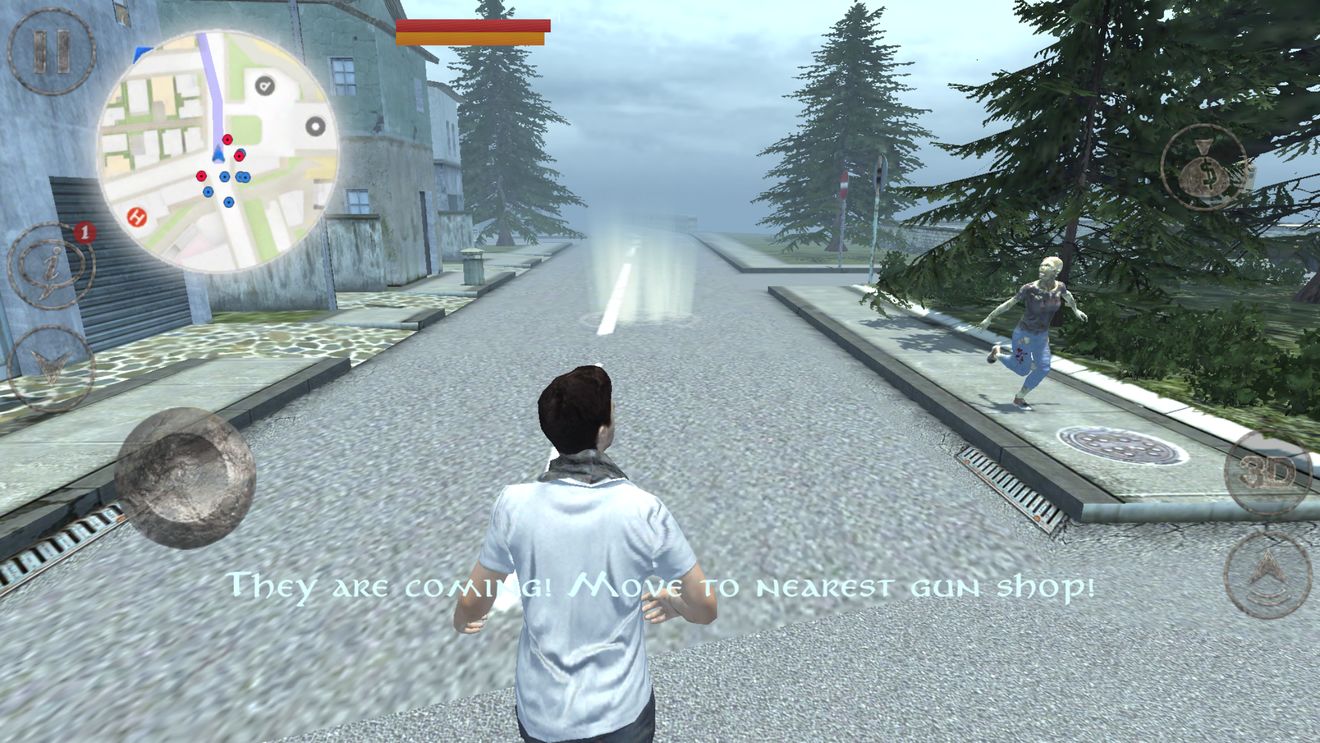Open the info button with notification badge

(x=51, y=267)
